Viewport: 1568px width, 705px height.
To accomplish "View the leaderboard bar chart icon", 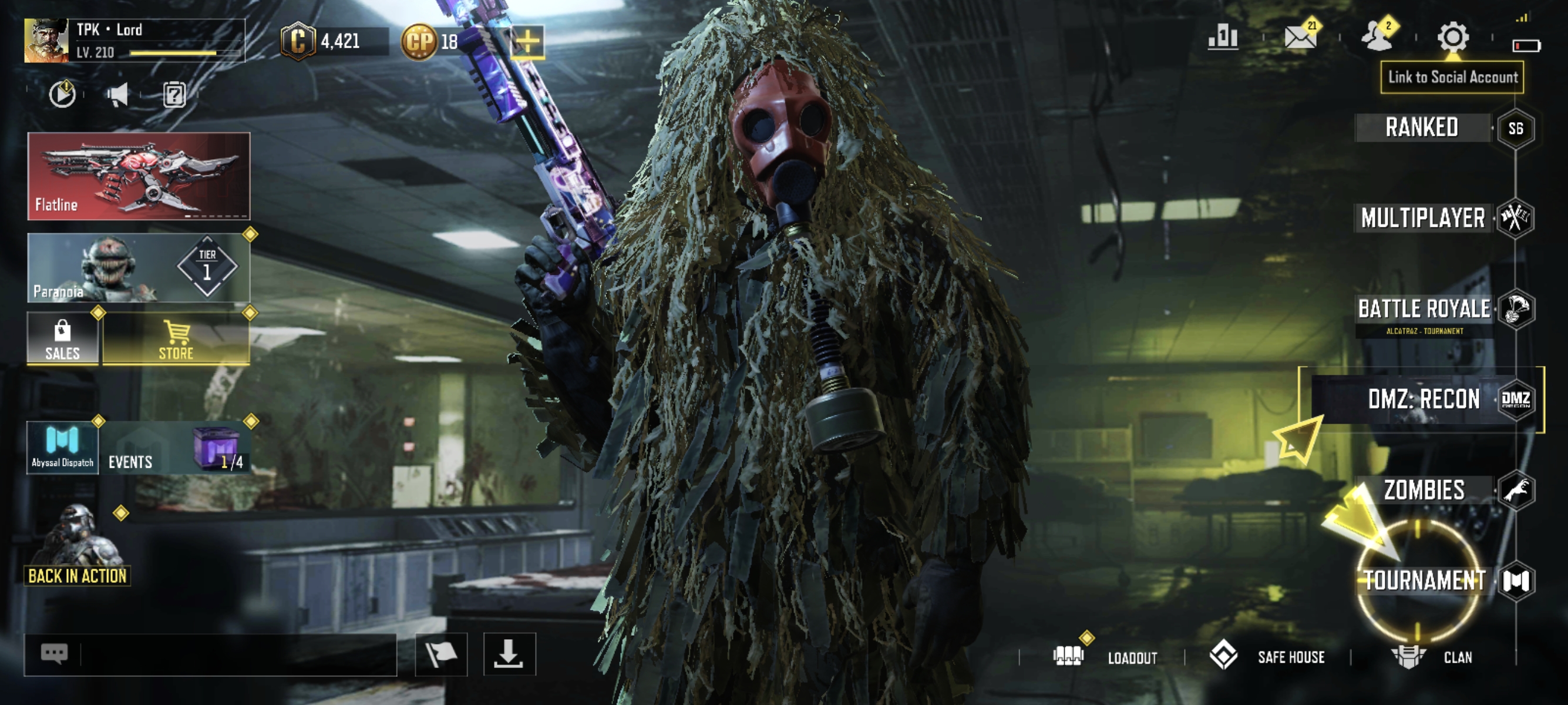I will click(x=1223, y=38).
